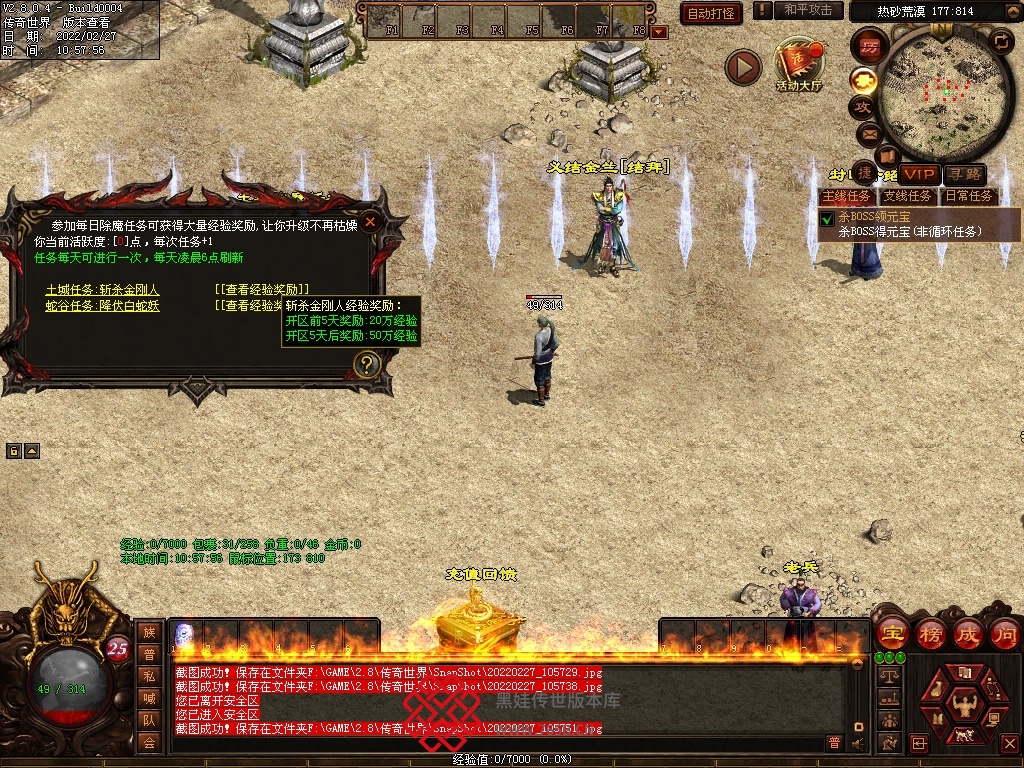Show the 日常任务 tab
This screenshot has height=768, width=1024.
coord(969,196)
